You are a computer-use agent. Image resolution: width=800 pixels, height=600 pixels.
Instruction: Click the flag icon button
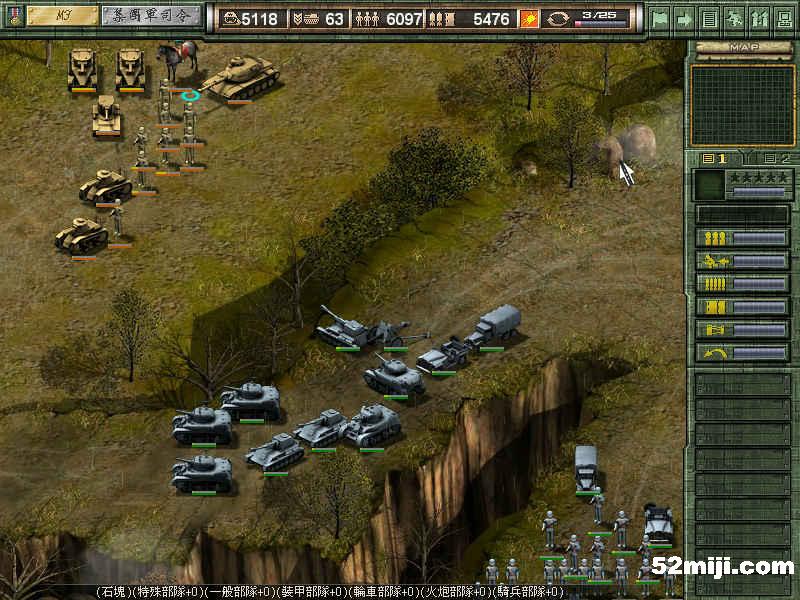(660, 18)
